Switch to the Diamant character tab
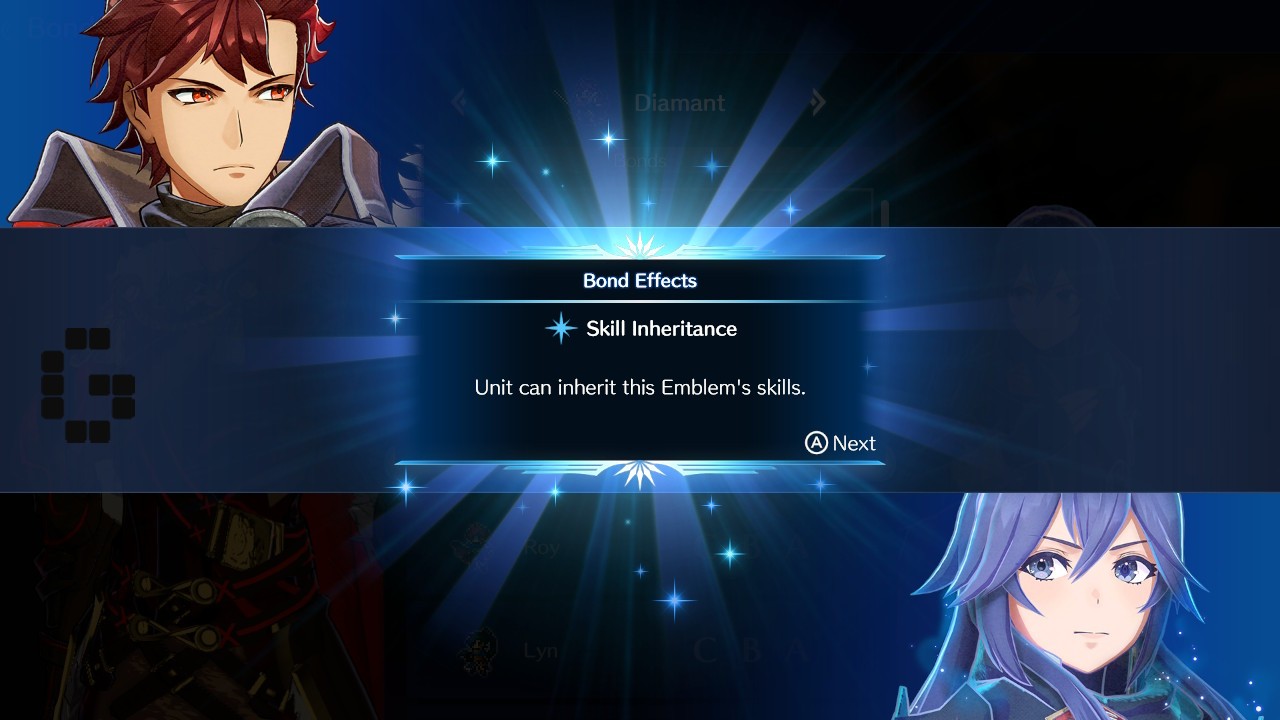The width and height of the screenshot is (1280, 720). pos(680,102)
